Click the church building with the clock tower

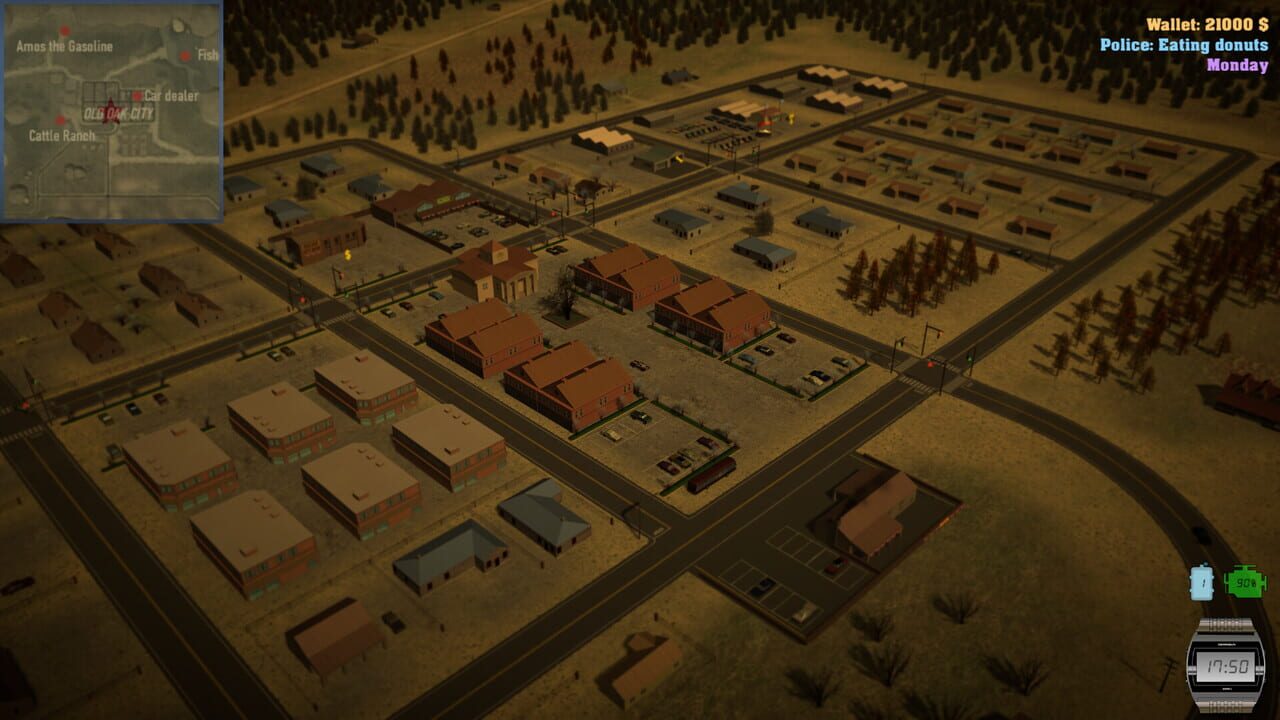498,270
